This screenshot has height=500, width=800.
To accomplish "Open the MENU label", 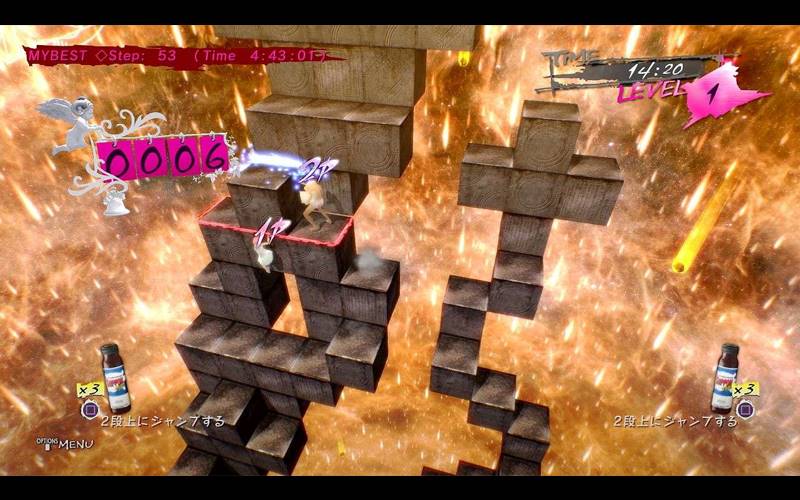I will (x=76, y=443).
